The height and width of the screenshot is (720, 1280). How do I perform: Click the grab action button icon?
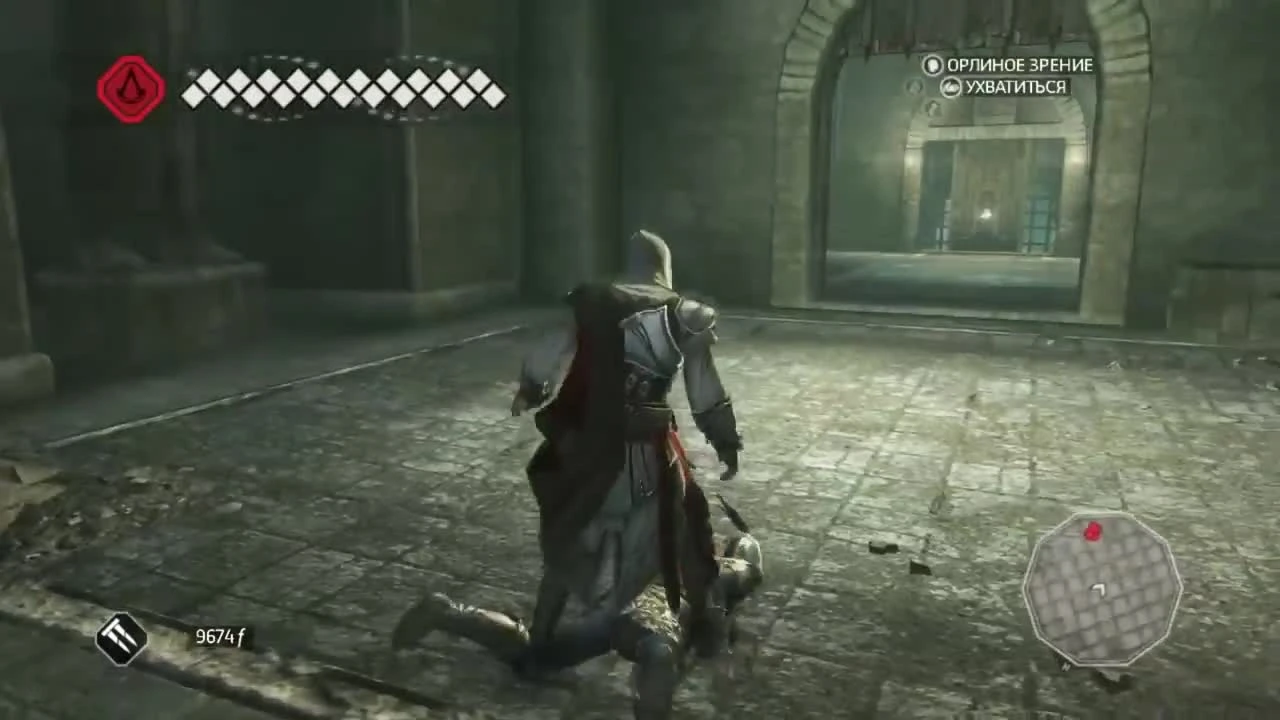(950, 87)
